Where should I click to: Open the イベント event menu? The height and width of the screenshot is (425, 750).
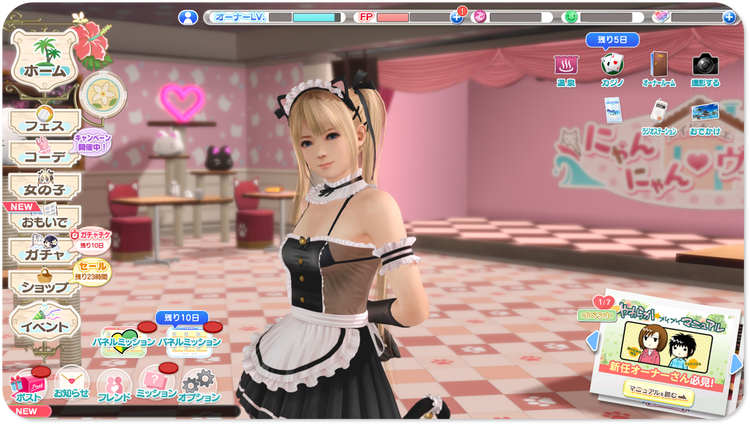click(x=45, y=325)
